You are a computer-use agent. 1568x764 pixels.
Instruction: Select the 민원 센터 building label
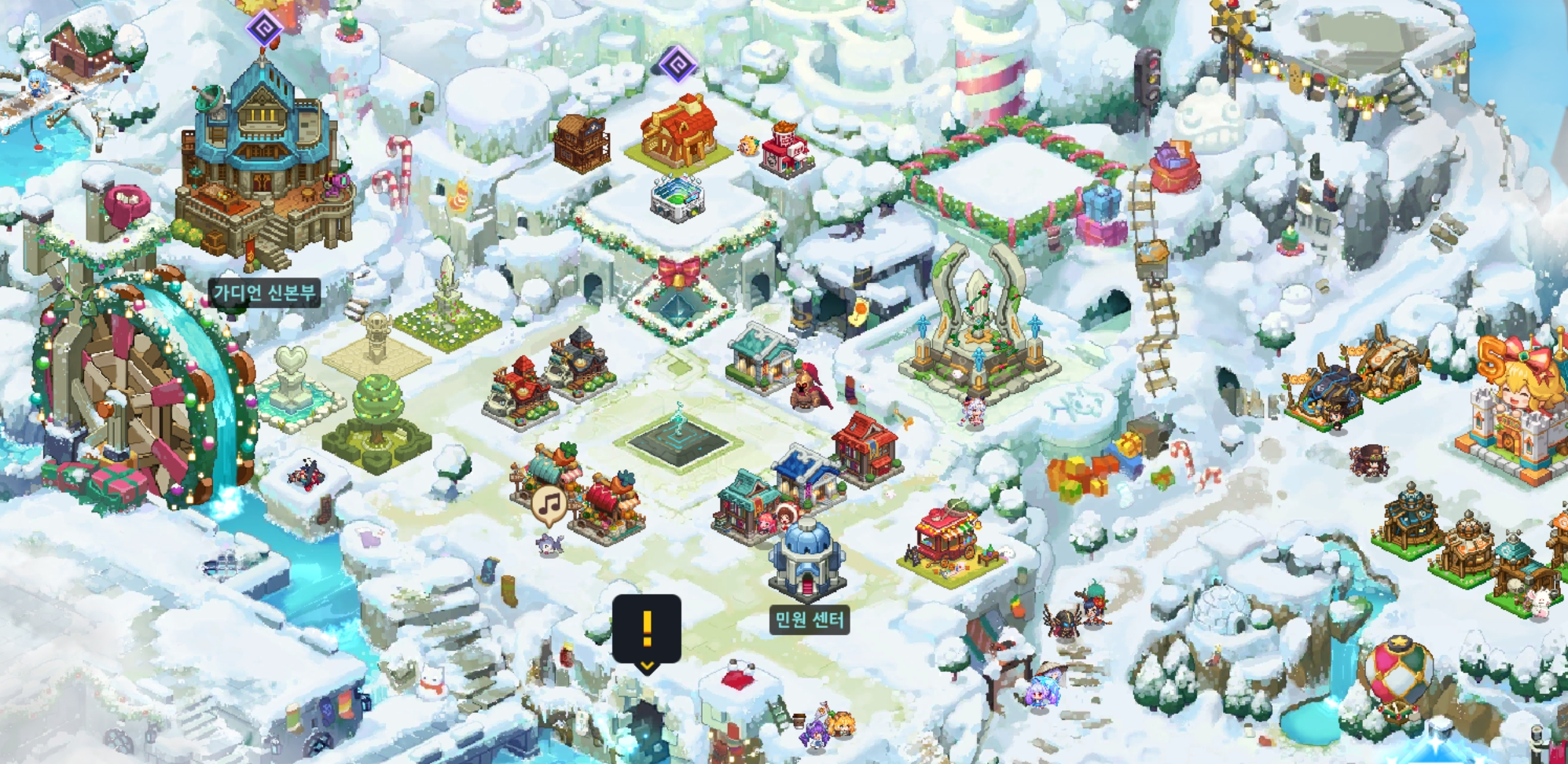pyautogui.click(x=809, y=619)
